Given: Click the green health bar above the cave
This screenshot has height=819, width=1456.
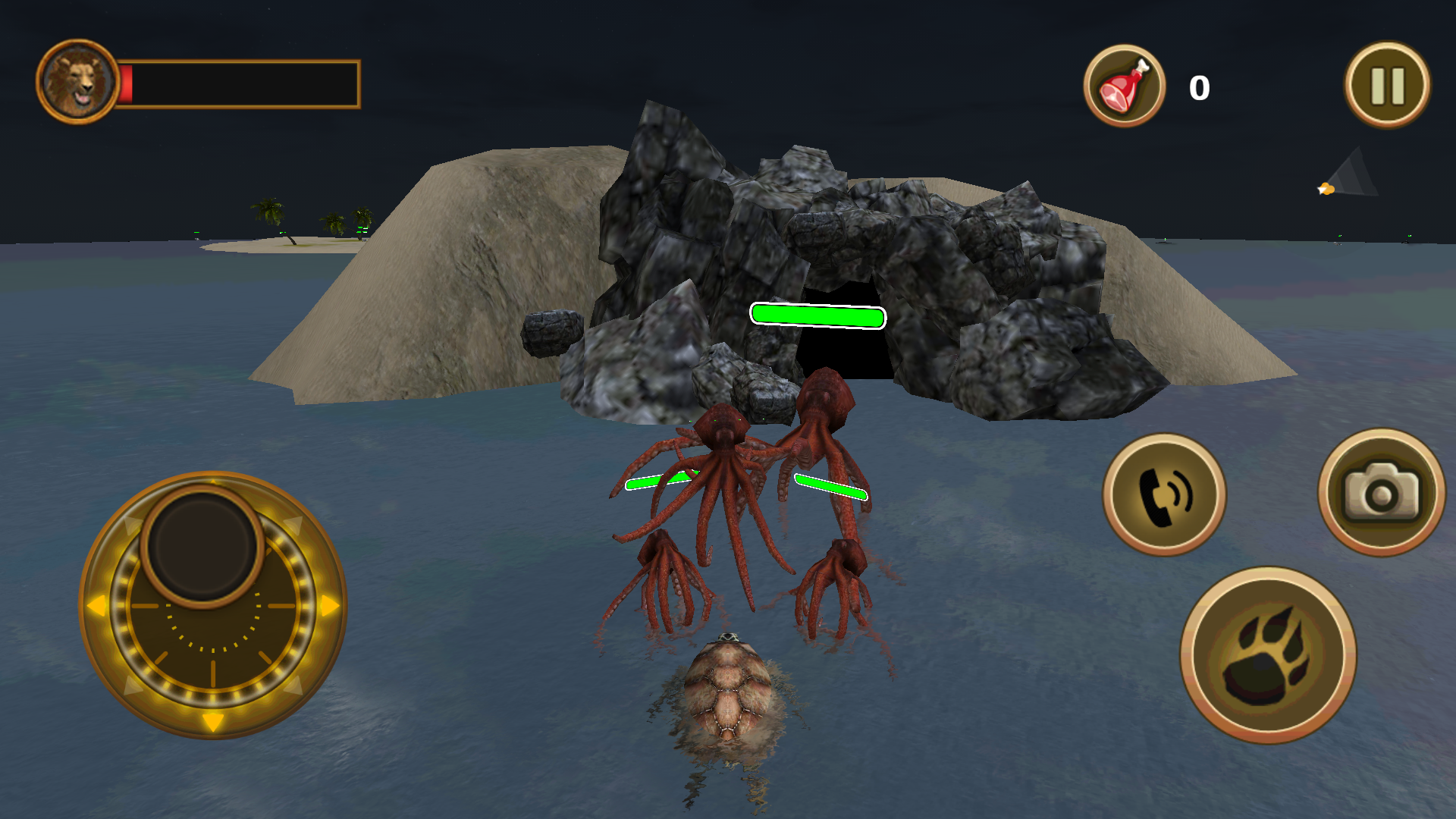Looking at the screenshot, I should [817, 315].
